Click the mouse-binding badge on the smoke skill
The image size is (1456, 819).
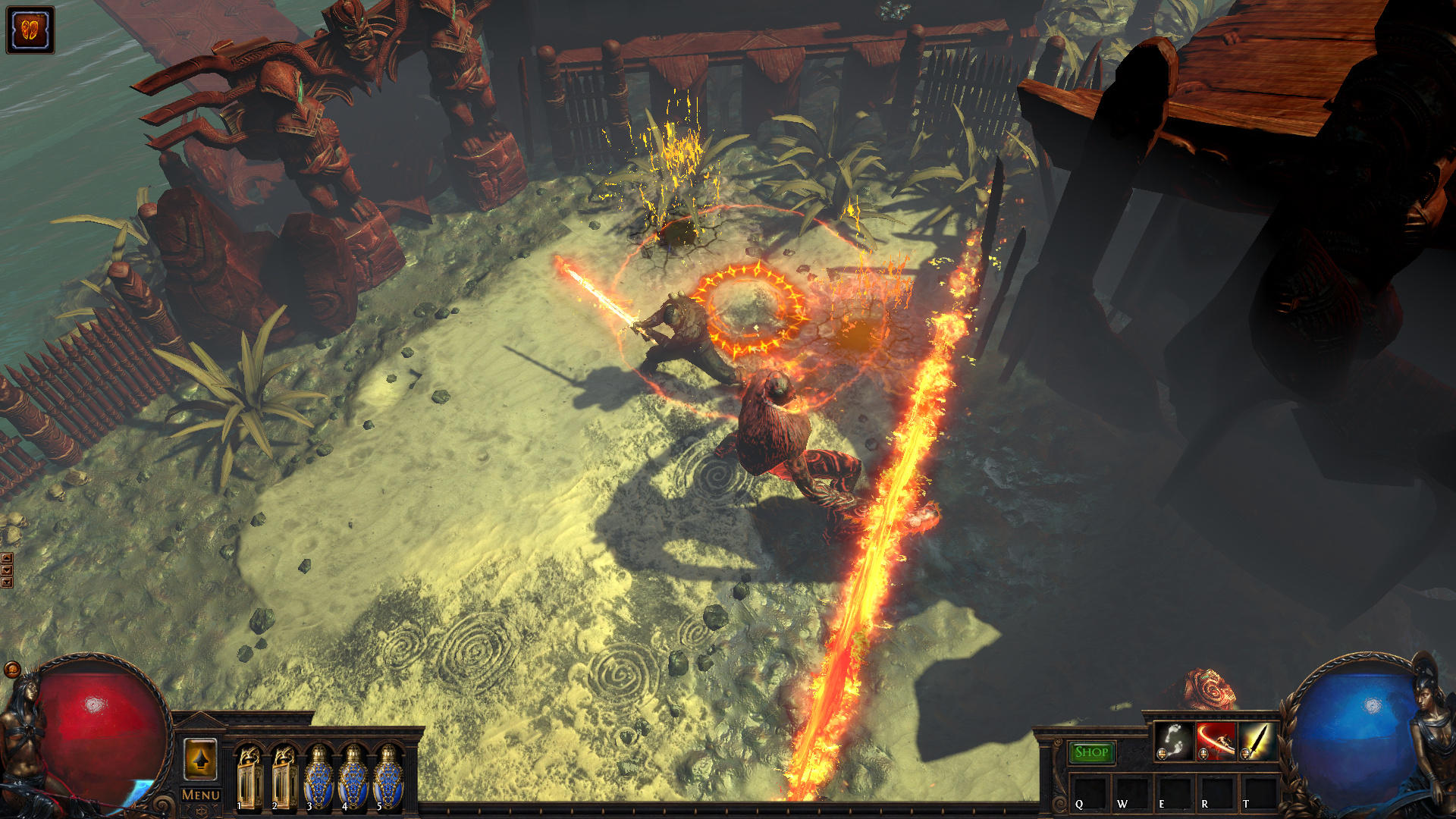1162,754
